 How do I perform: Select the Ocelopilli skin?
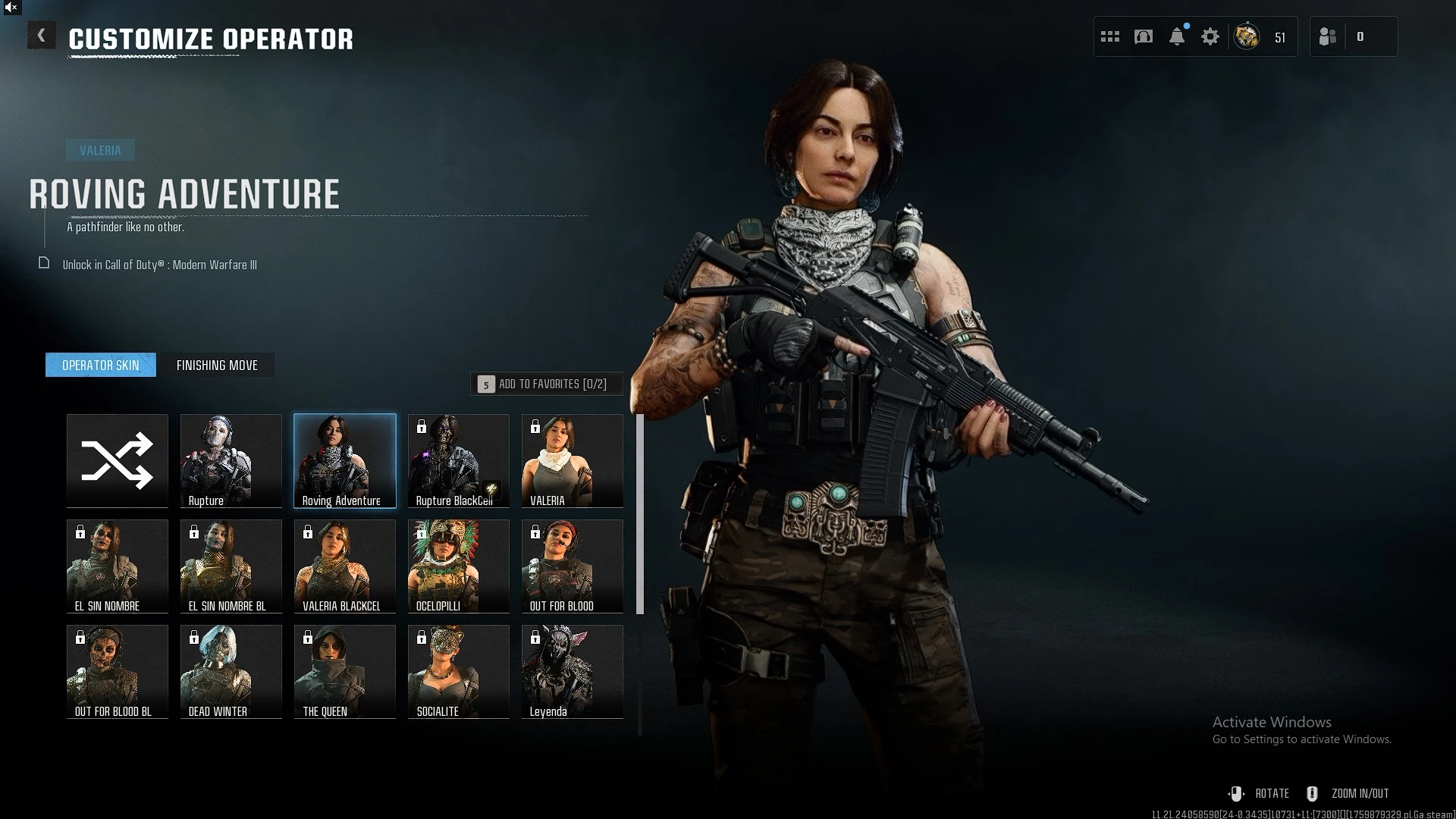coord(459,566)
